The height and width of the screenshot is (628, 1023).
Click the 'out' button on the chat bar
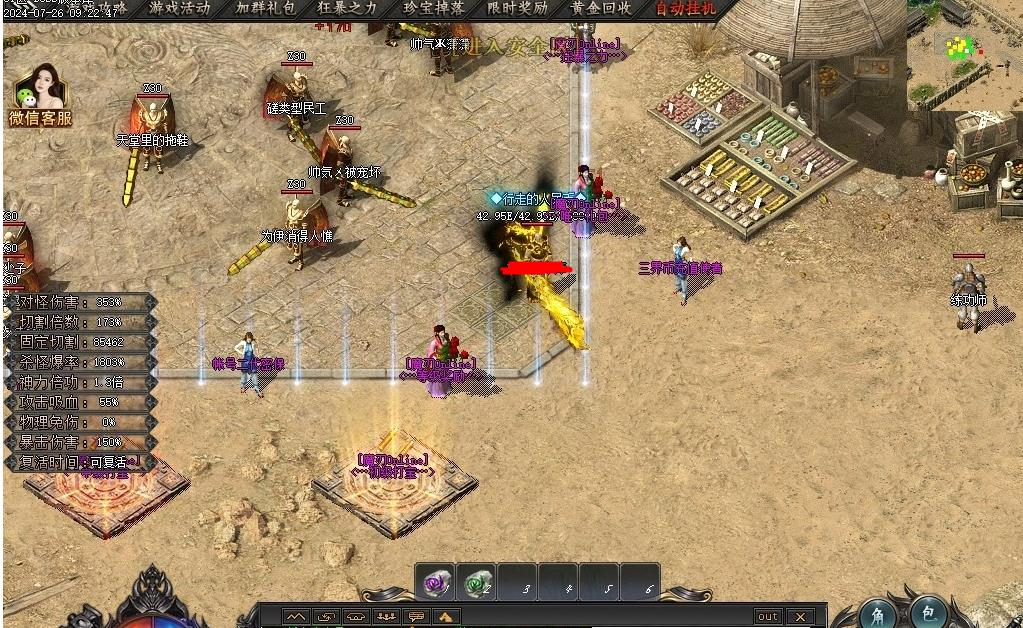coord(768,617)
